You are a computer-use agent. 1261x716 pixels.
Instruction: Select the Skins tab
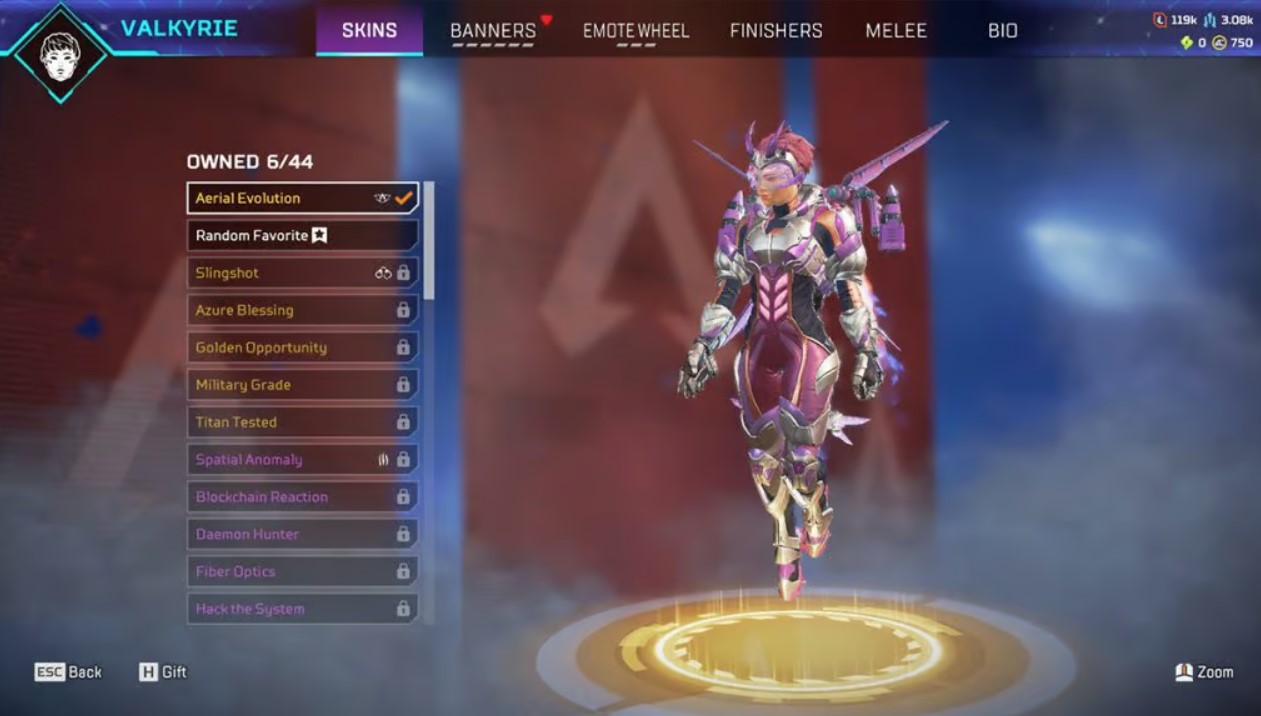[x=369, y=31]
